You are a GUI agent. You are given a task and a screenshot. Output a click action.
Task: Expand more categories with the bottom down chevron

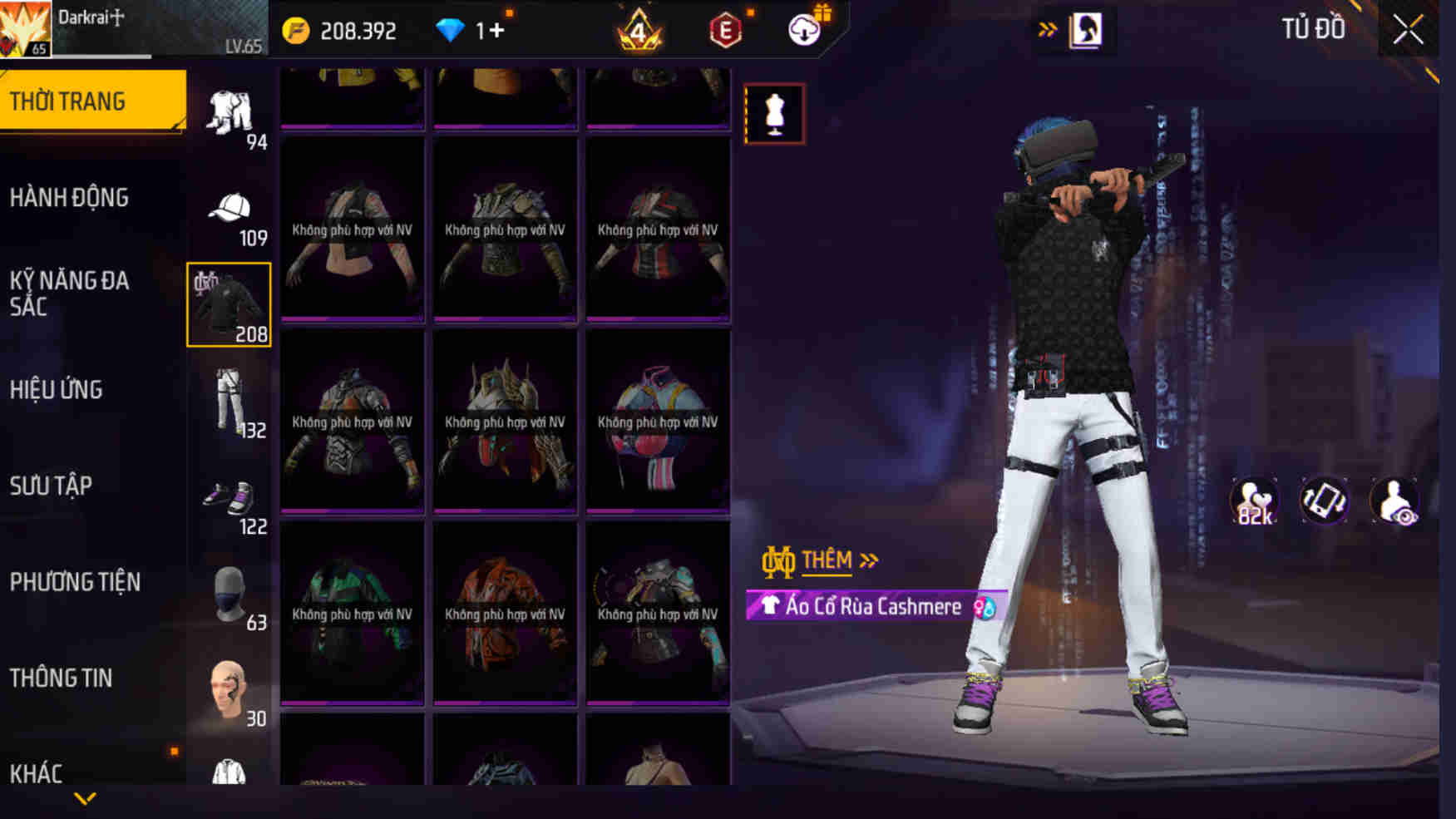pos(83,797)
